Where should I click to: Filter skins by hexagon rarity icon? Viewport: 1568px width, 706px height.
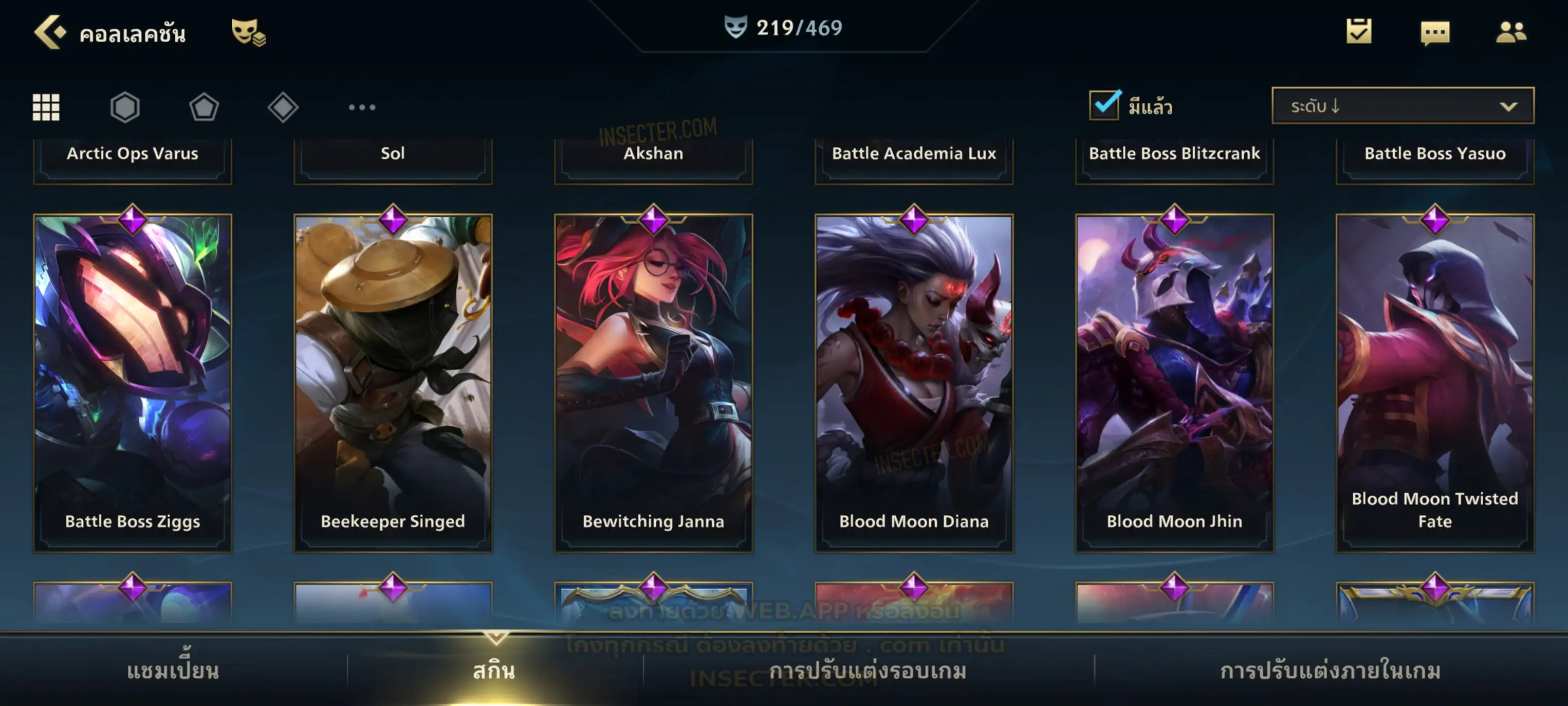pos(125,107)
